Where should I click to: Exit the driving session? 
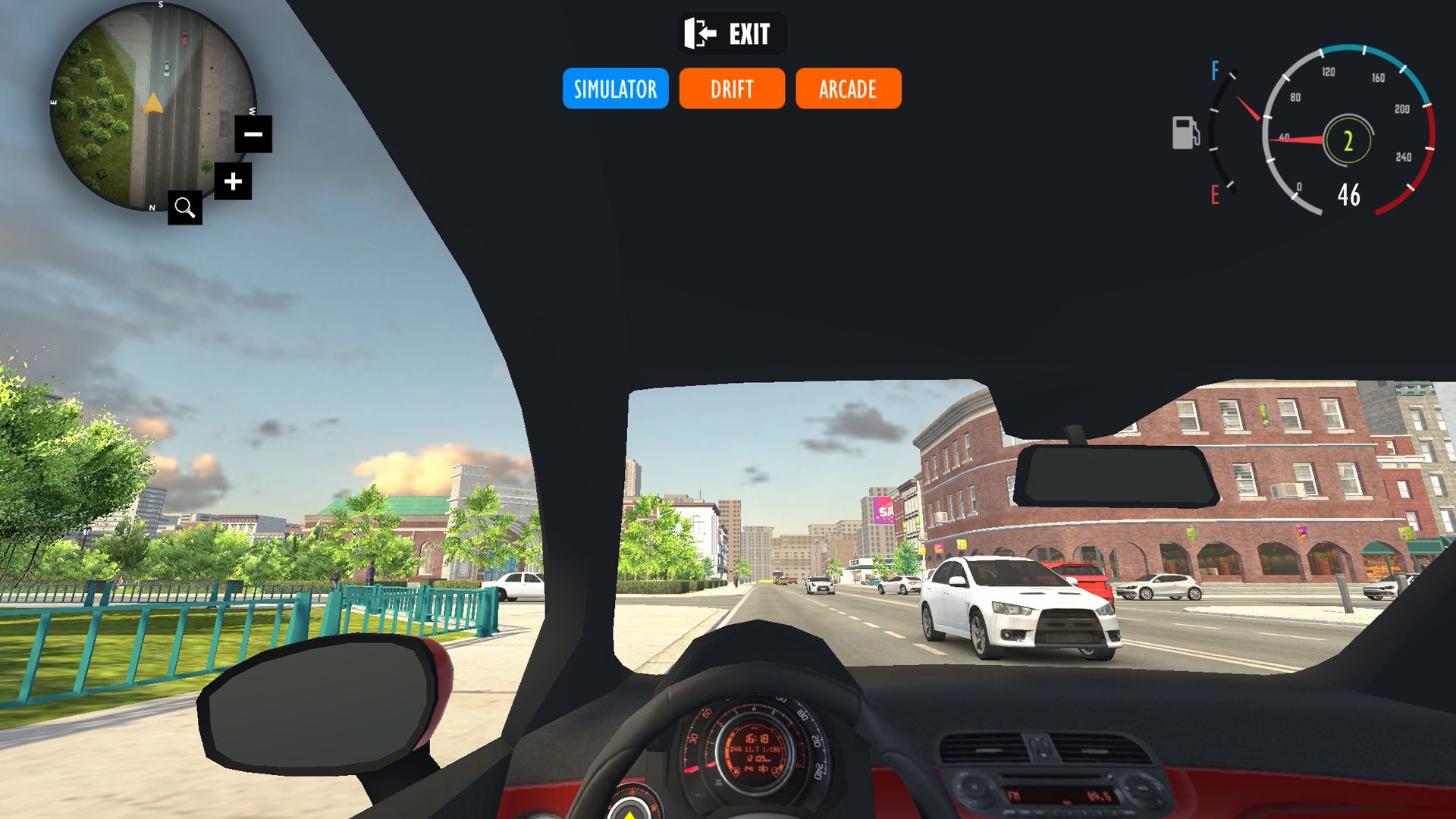pyautogui.click(x=731, y=34)
